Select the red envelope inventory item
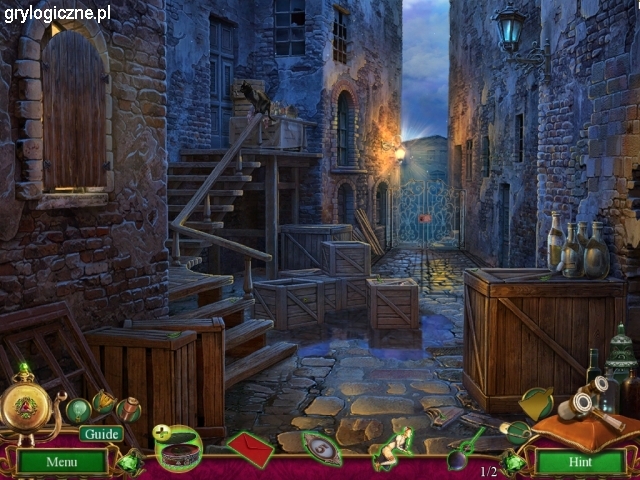The image size is (640, 480). tap(250, 448)
